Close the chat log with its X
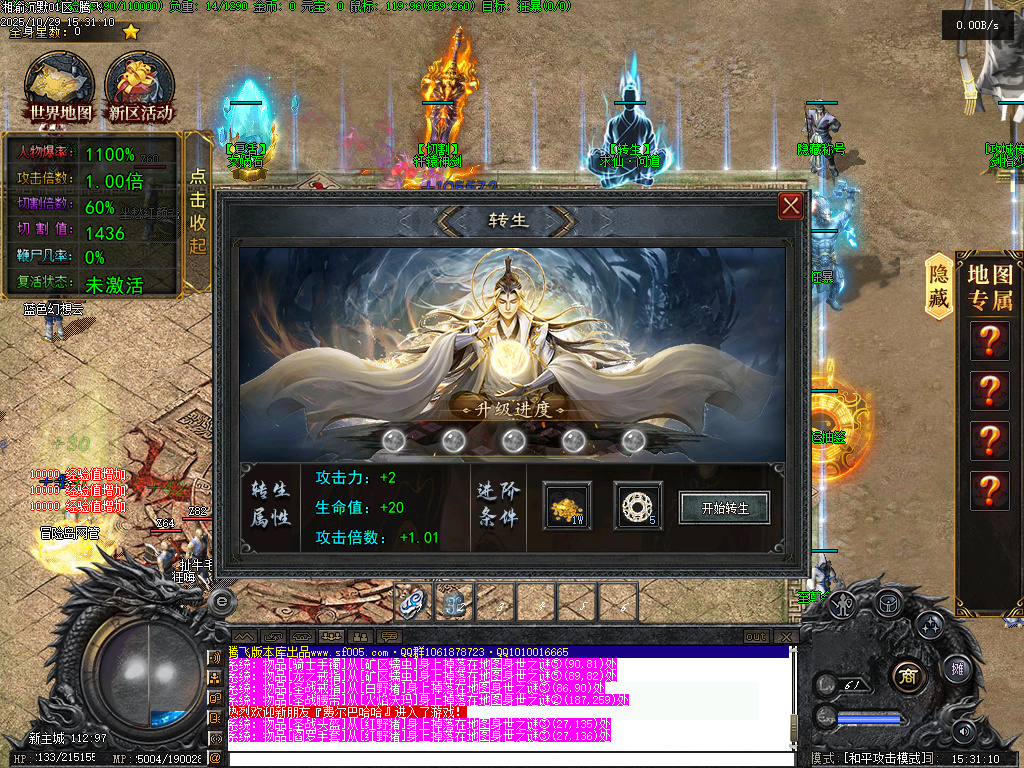 click(787, 637)
